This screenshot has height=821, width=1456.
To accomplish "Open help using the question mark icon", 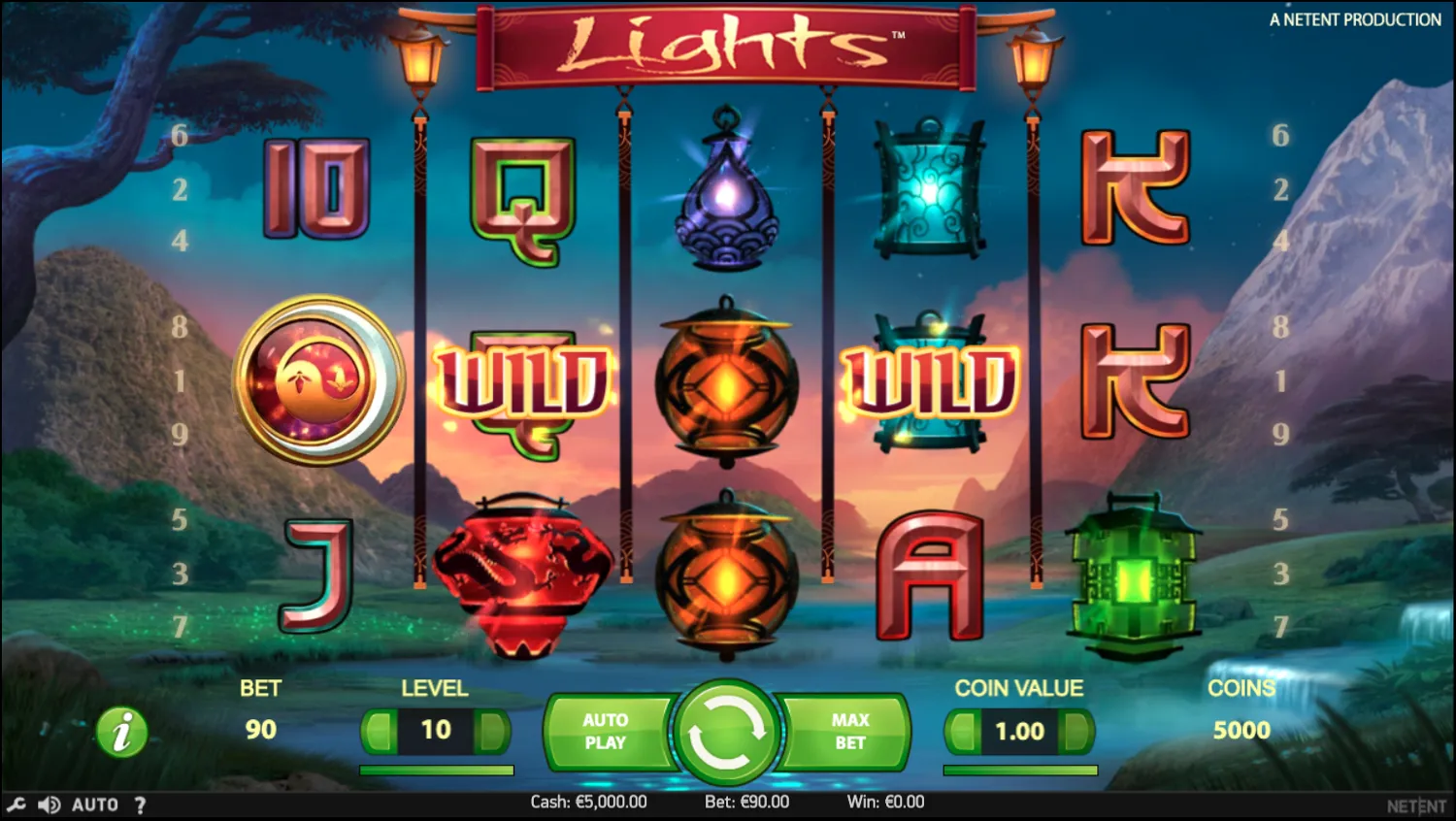I will (141, 804).
